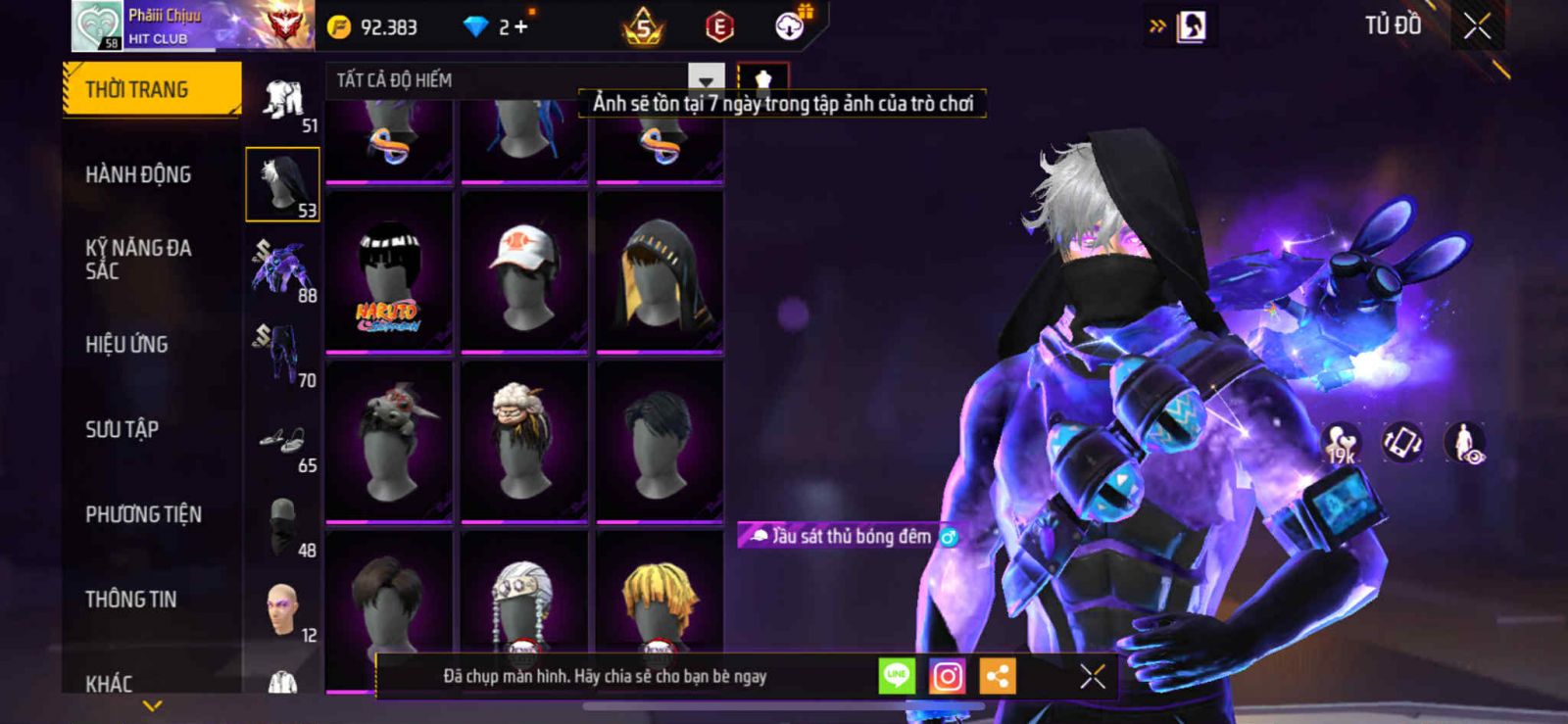The height and width of the screenshot is (724, 1568).
Task: Pick the black and yellow hood item
Action: [660, 272]
